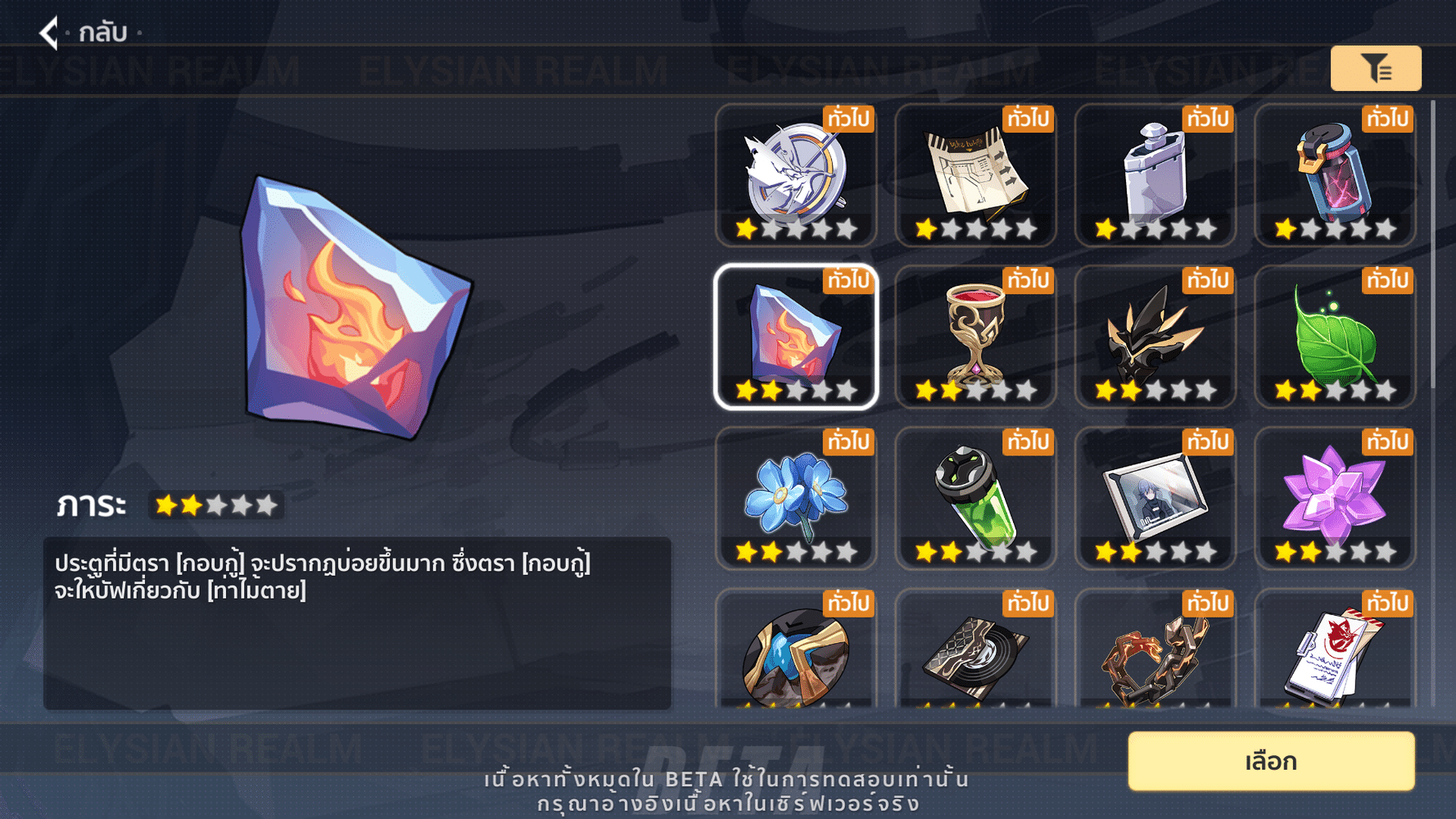The image size is (1456, 819).
Task: Click the star rating under ภาระ
Action: [x=215, y=505]
